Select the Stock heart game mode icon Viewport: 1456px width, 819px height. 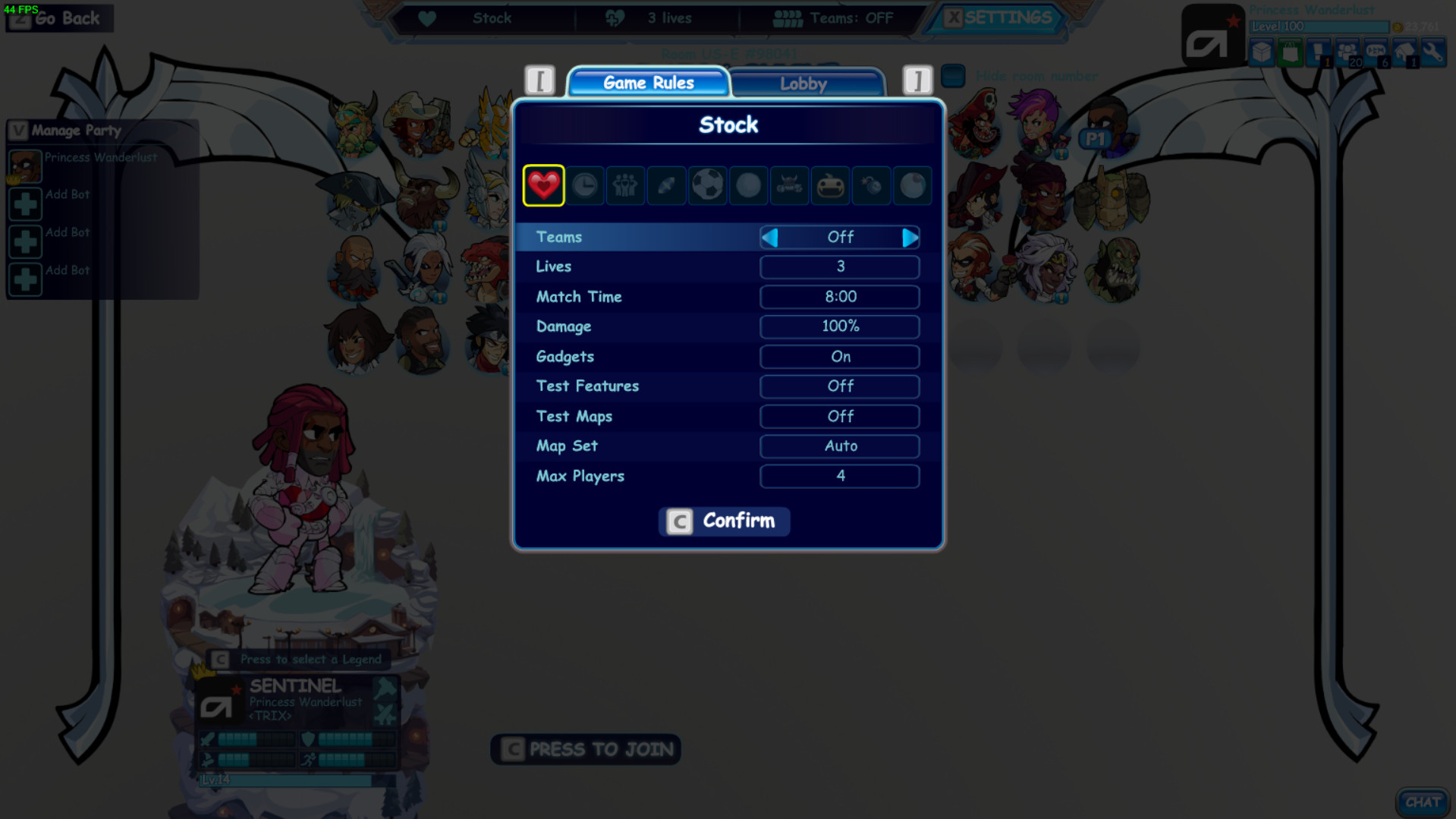tap(543, 185)
